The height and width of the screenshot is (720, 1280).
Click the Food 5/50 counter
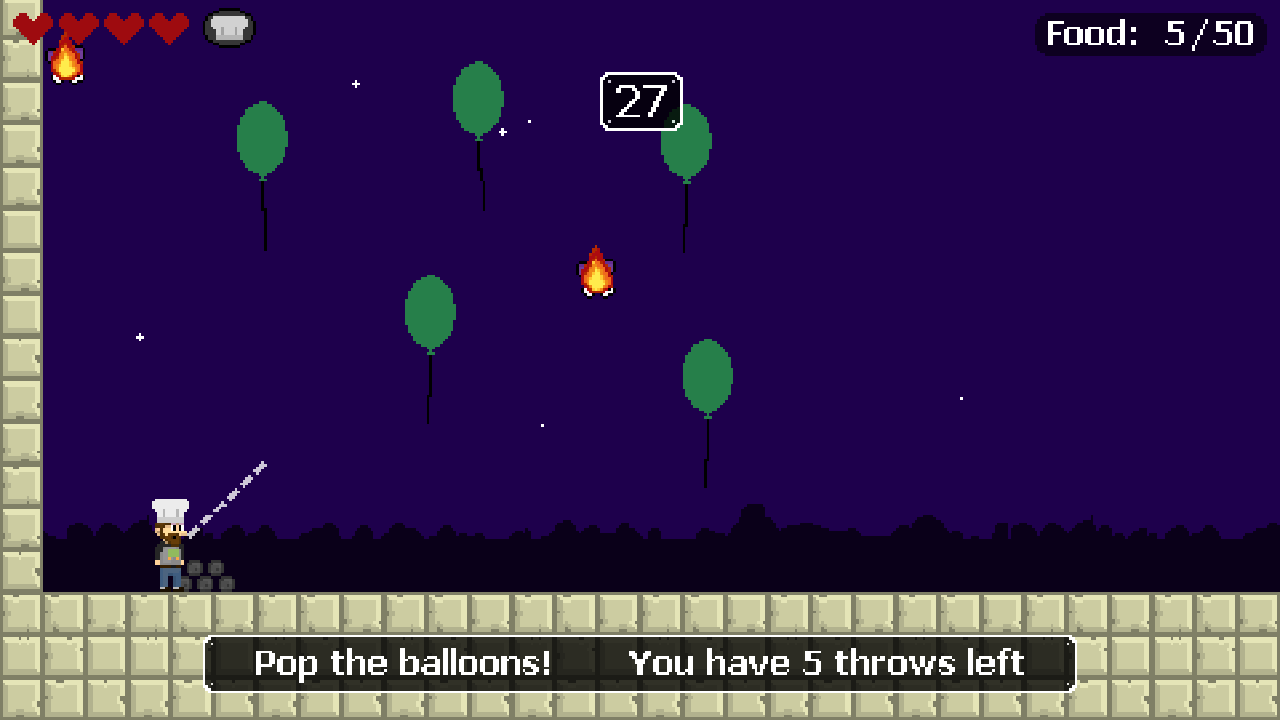(1148, 33)
